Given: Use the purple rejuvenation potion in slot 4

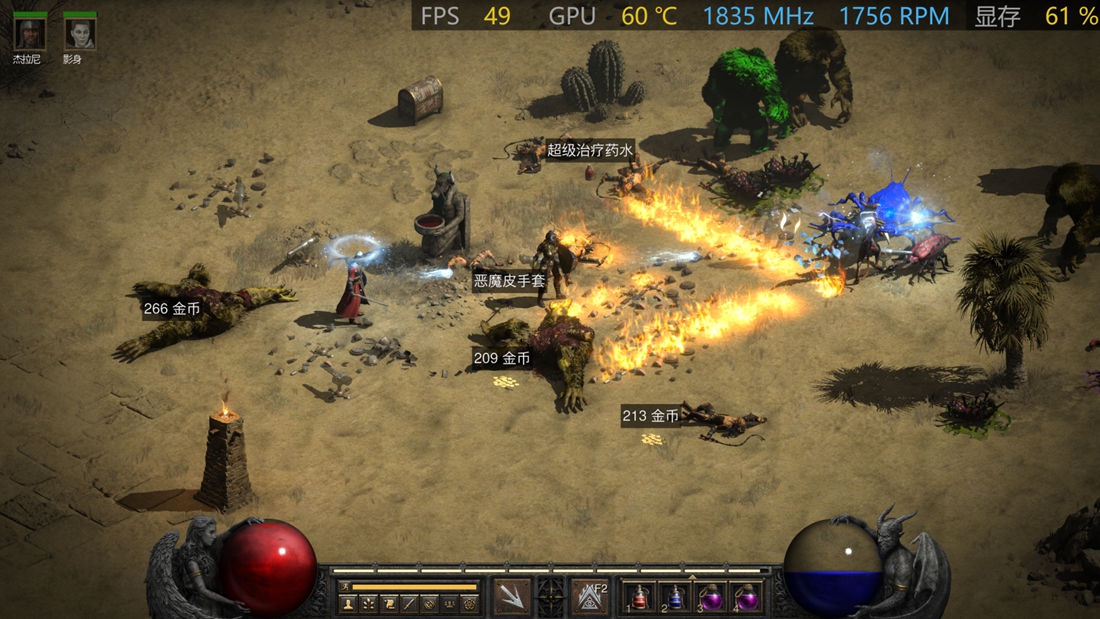Looking at the screenshot, I should pyautogui.click(x=746, y=598).
